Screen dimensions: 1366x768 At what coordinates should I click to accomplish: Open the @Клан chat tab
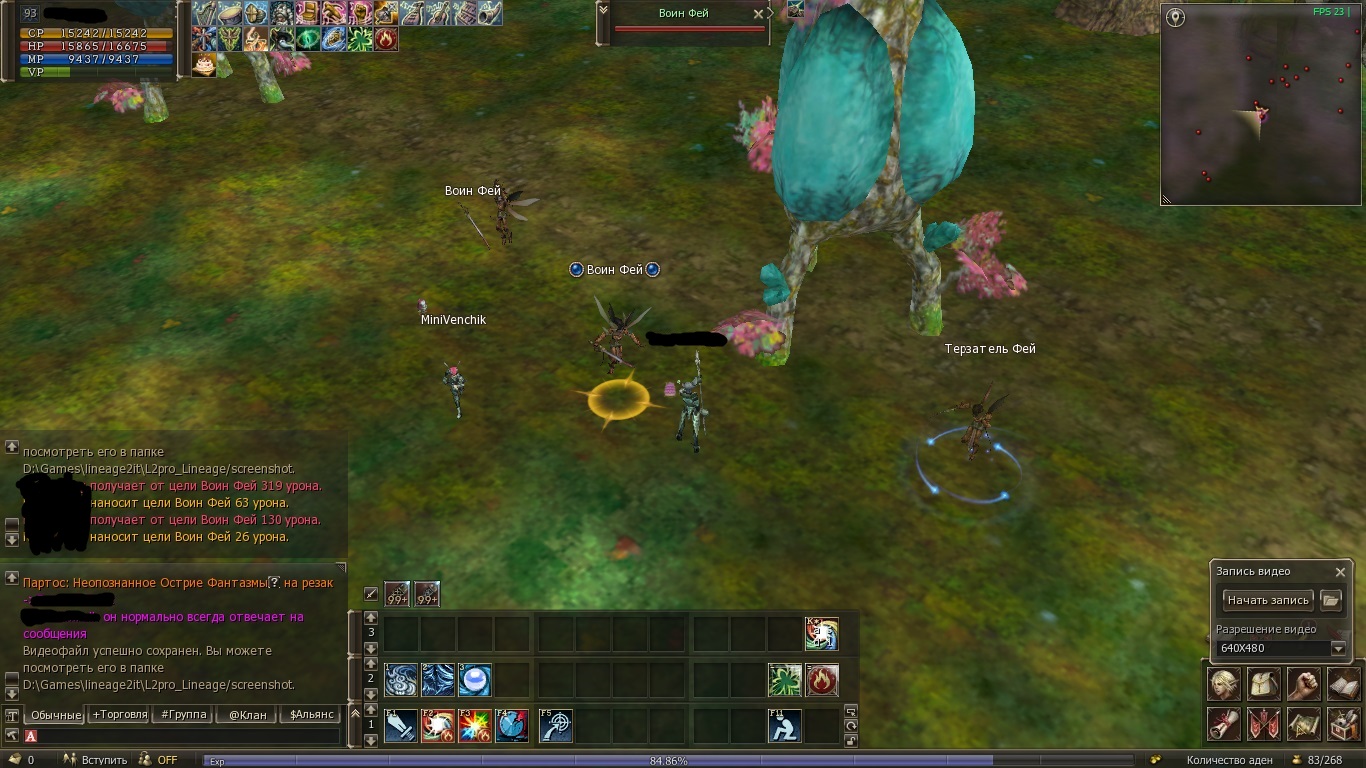click(247, 715)
